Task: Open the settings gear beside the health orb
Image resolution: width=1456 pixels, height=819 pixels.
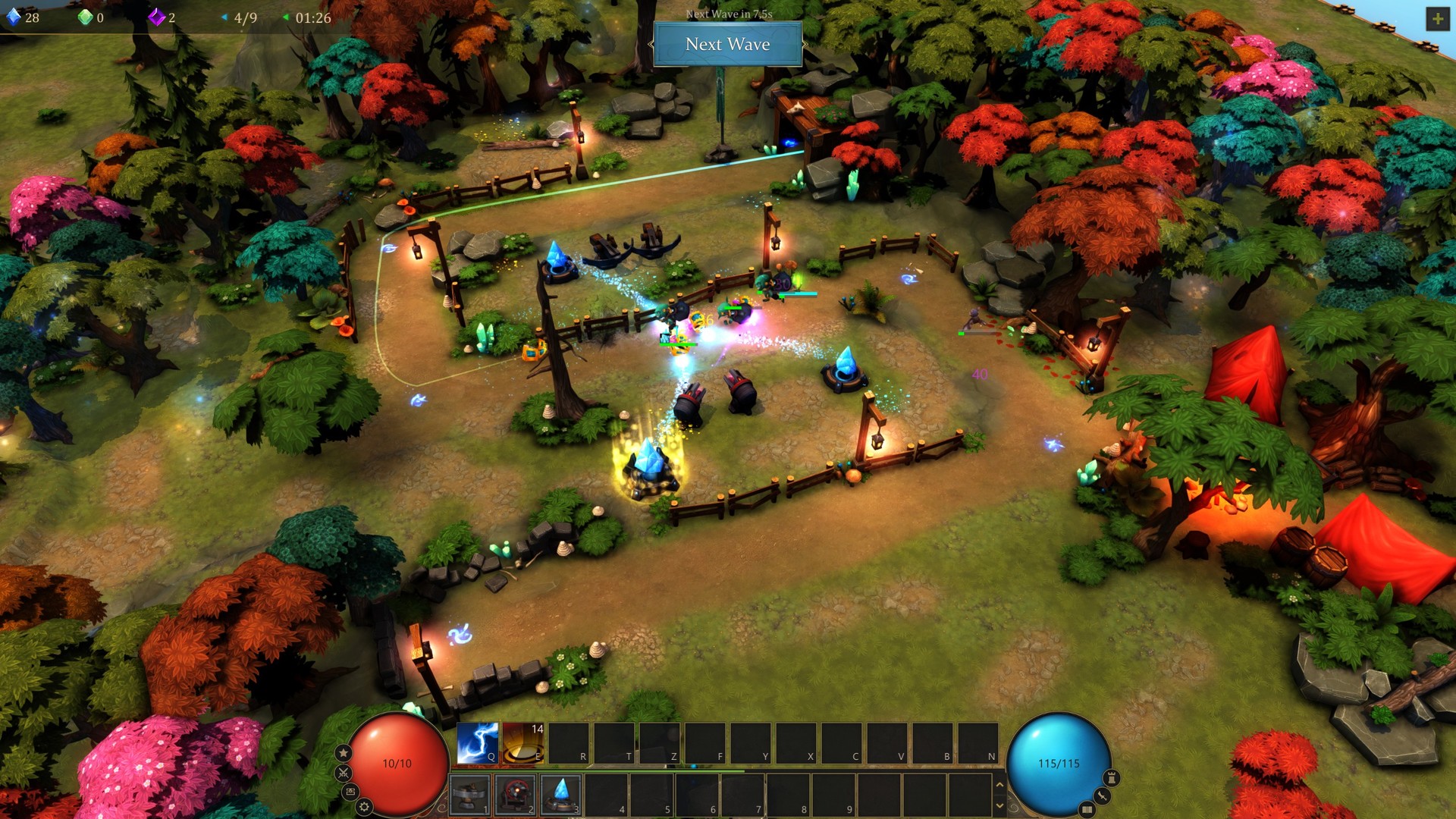Action: click(365, 807)
